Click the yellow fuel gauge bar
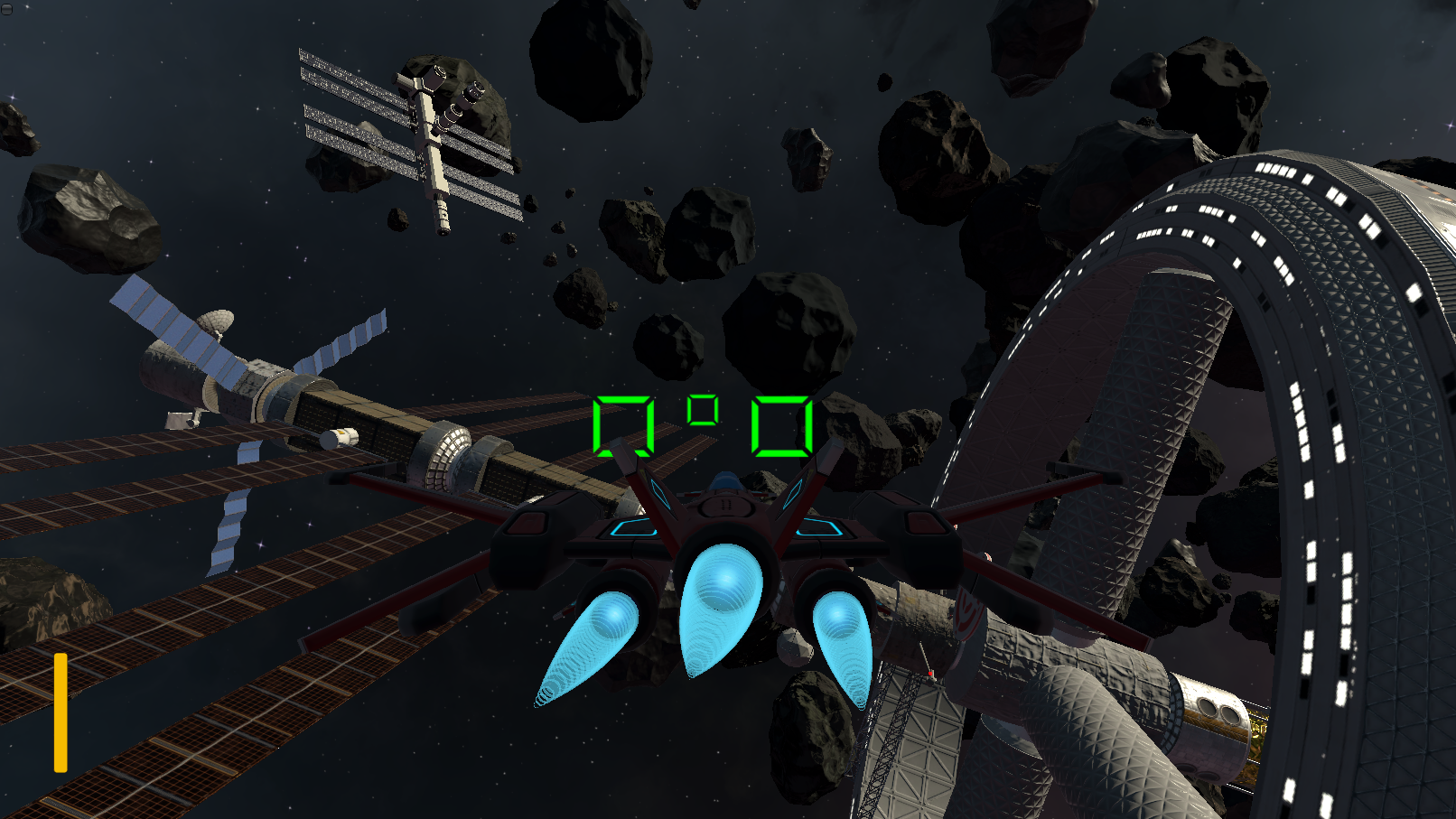Screen dimensions: 1456x819 [61, 713]
